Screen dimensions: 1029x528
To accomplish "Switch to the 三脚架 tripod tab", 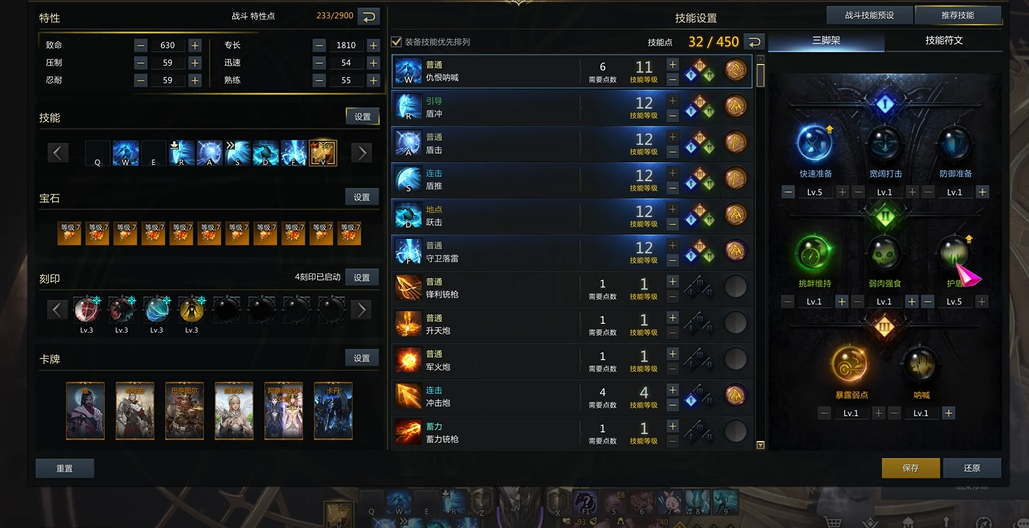I will [825, 41].
